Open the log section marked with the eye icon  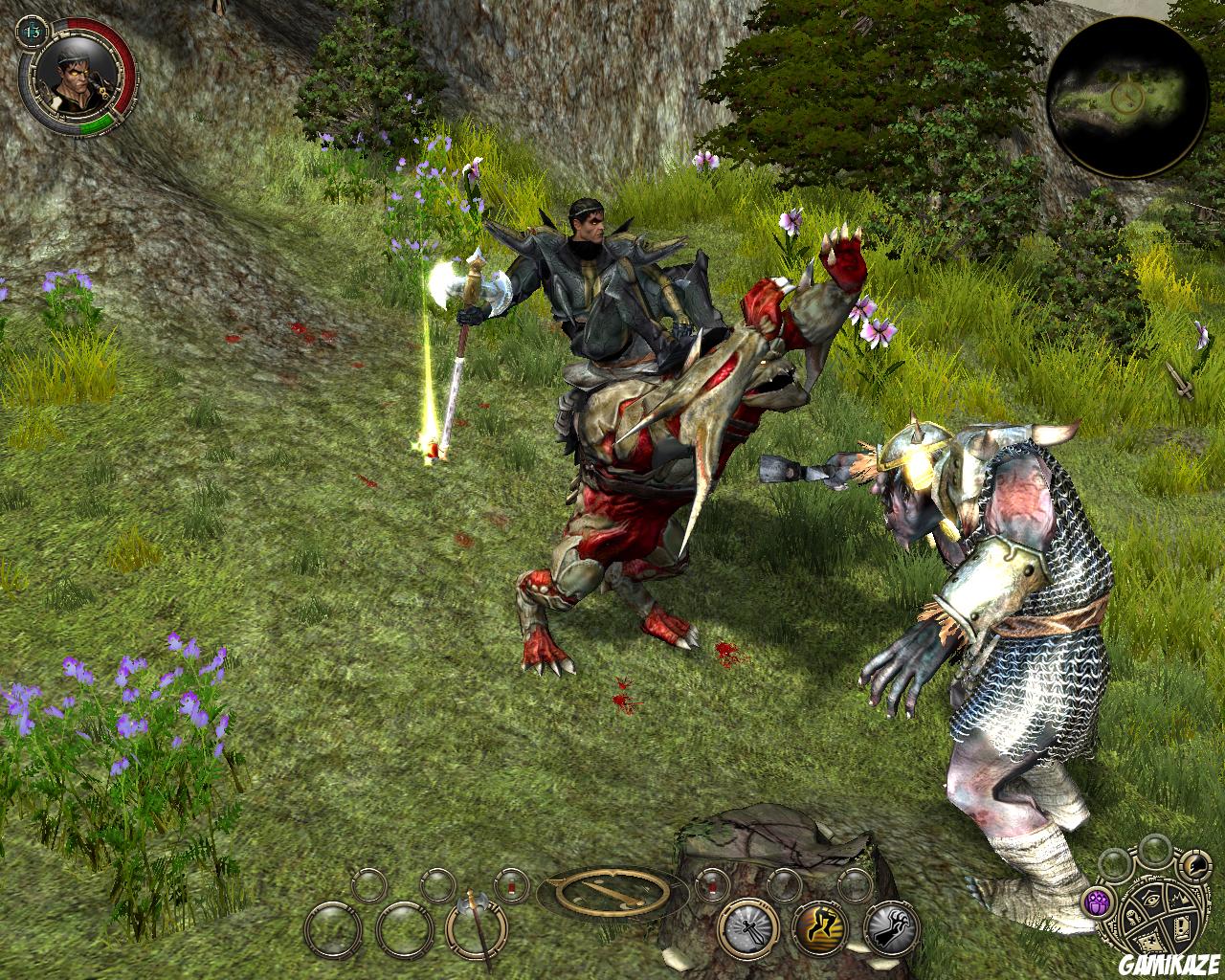[1150, 899]
